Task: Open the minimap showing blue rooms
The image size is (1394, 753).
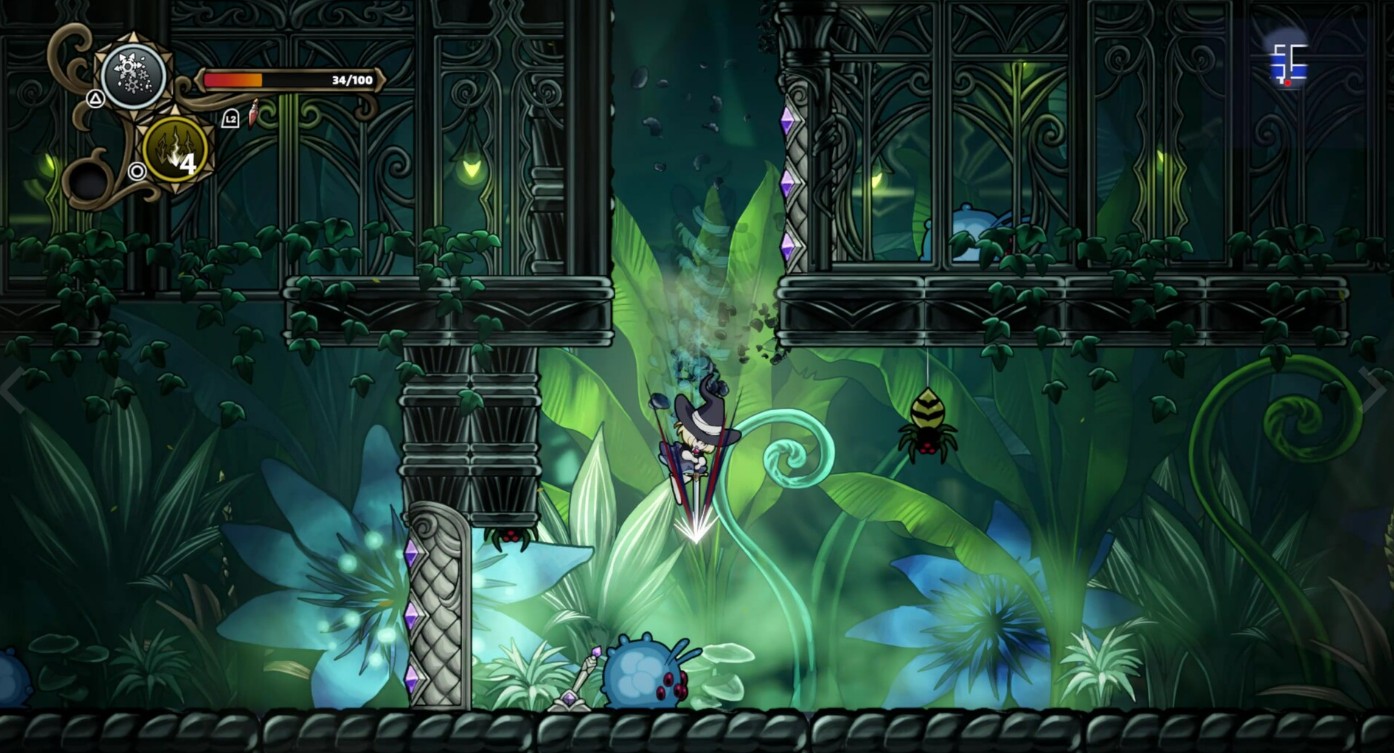Action: [x=1288, y=62]
